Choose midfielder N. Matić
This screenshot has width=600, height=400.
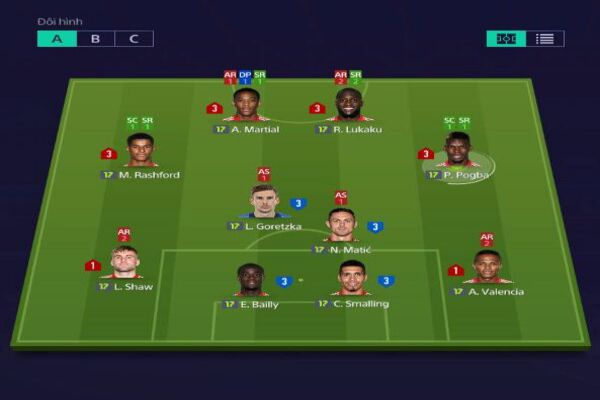coord(341,225)
